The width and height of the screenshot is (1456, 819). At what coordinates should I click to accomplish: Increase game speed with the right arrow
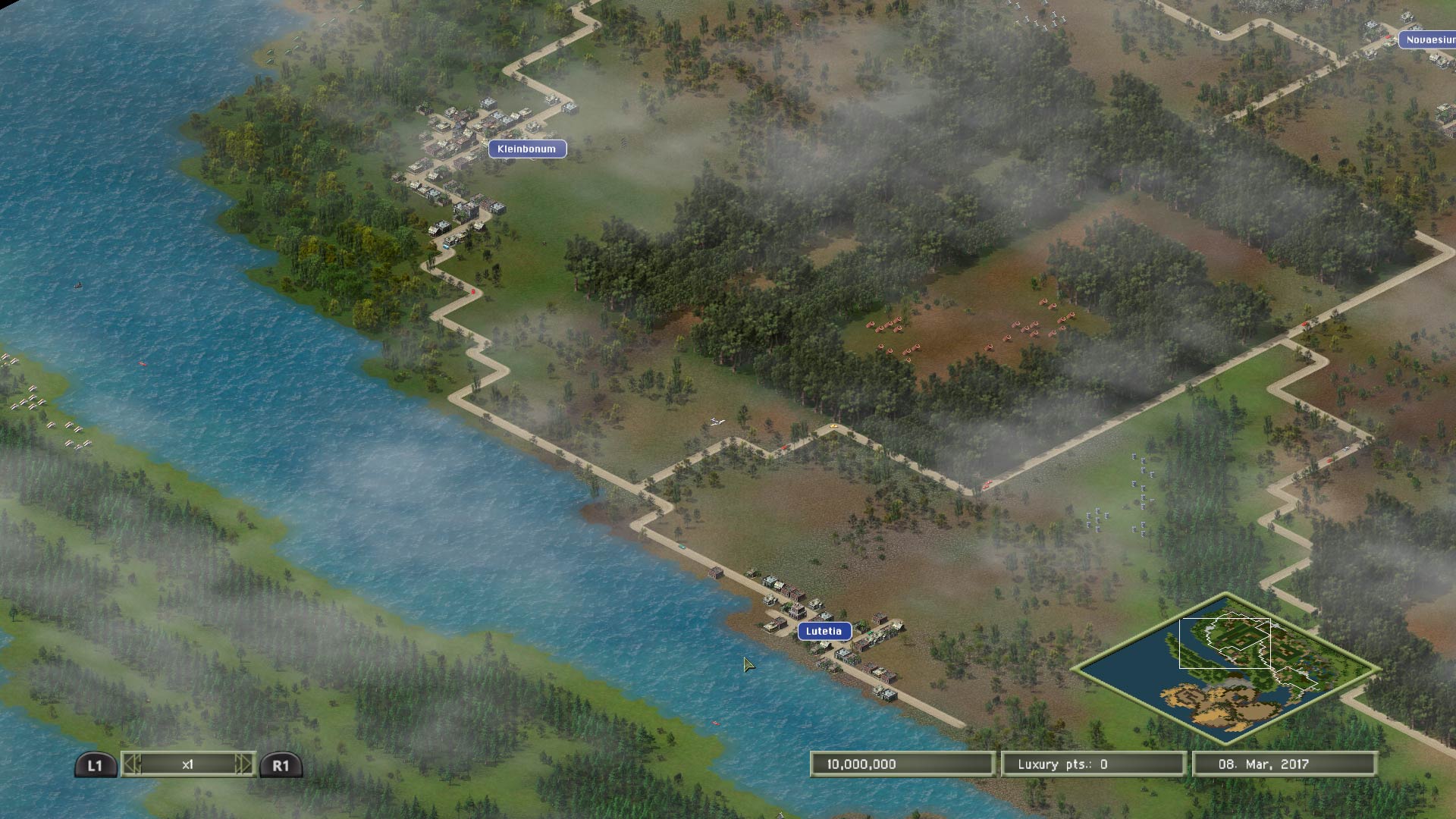click(x=244, y=764)
